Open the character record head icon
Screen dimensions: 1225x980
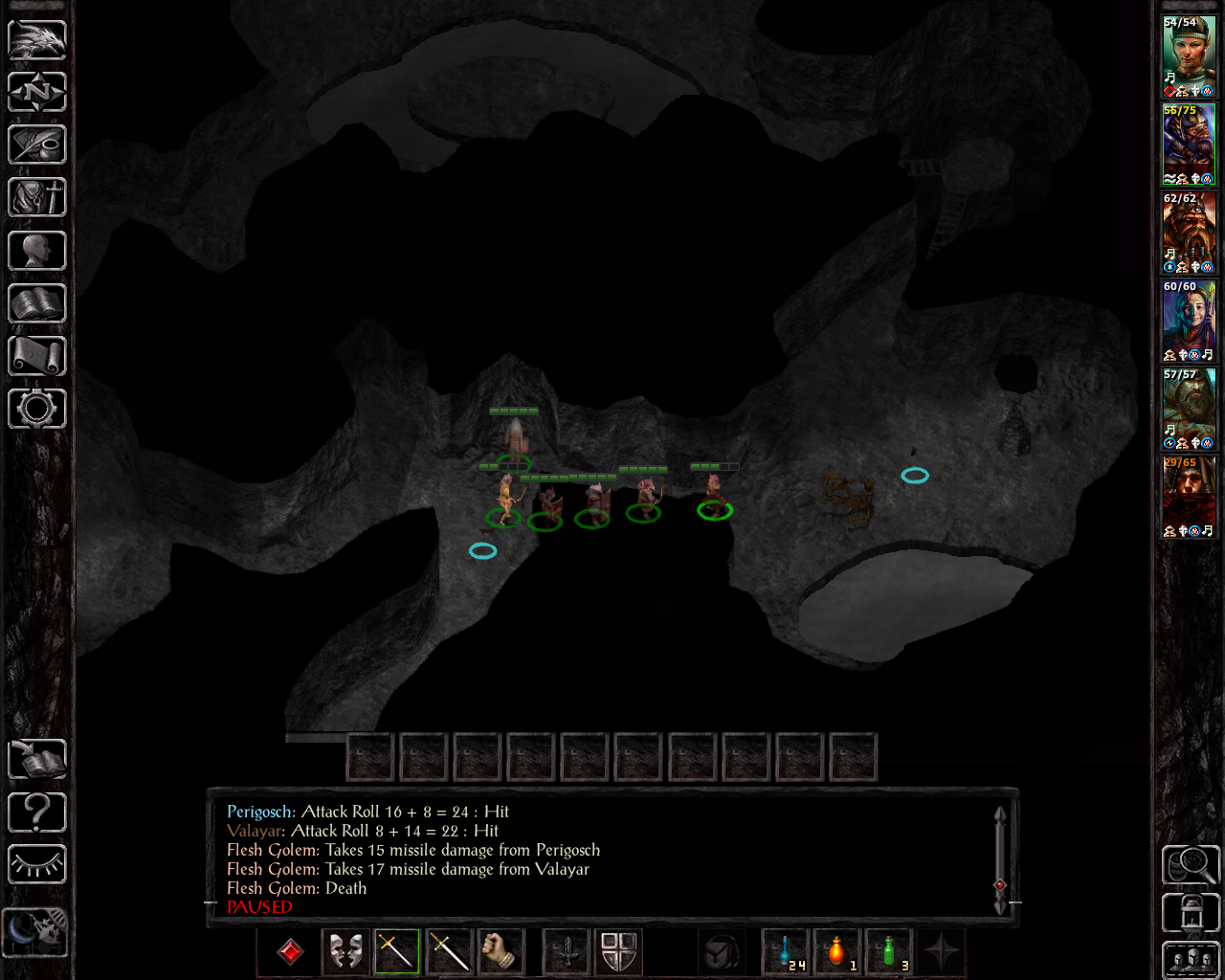click(x=37, y=251)
